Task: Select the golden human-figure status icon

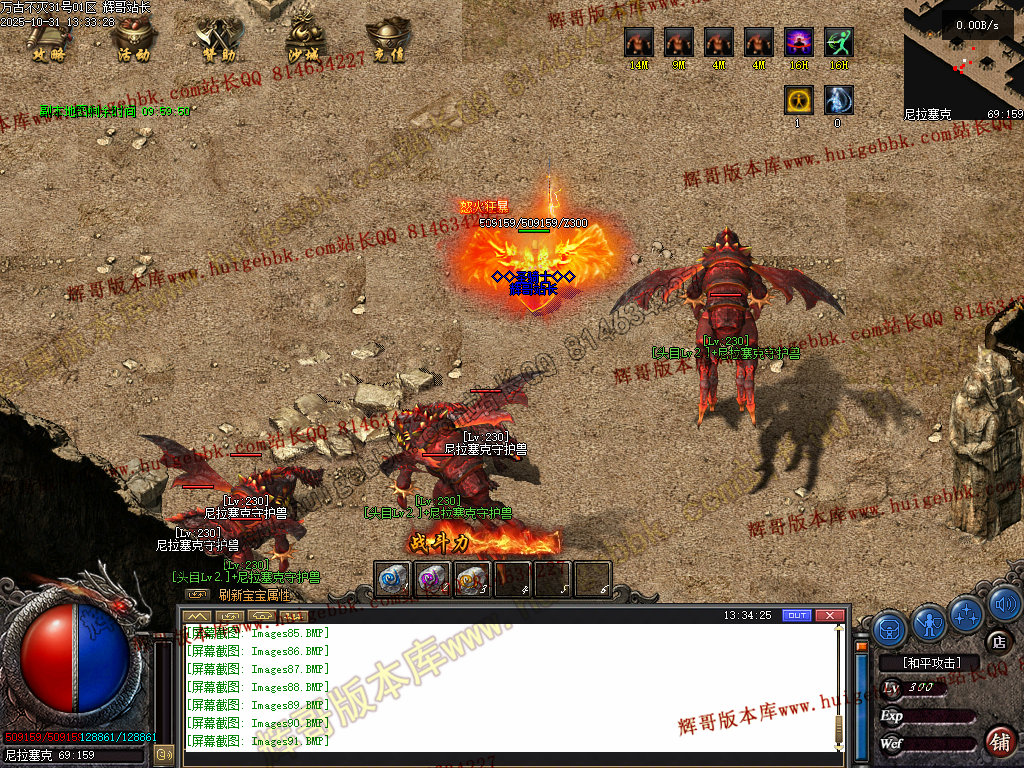Action: [798, 100]
